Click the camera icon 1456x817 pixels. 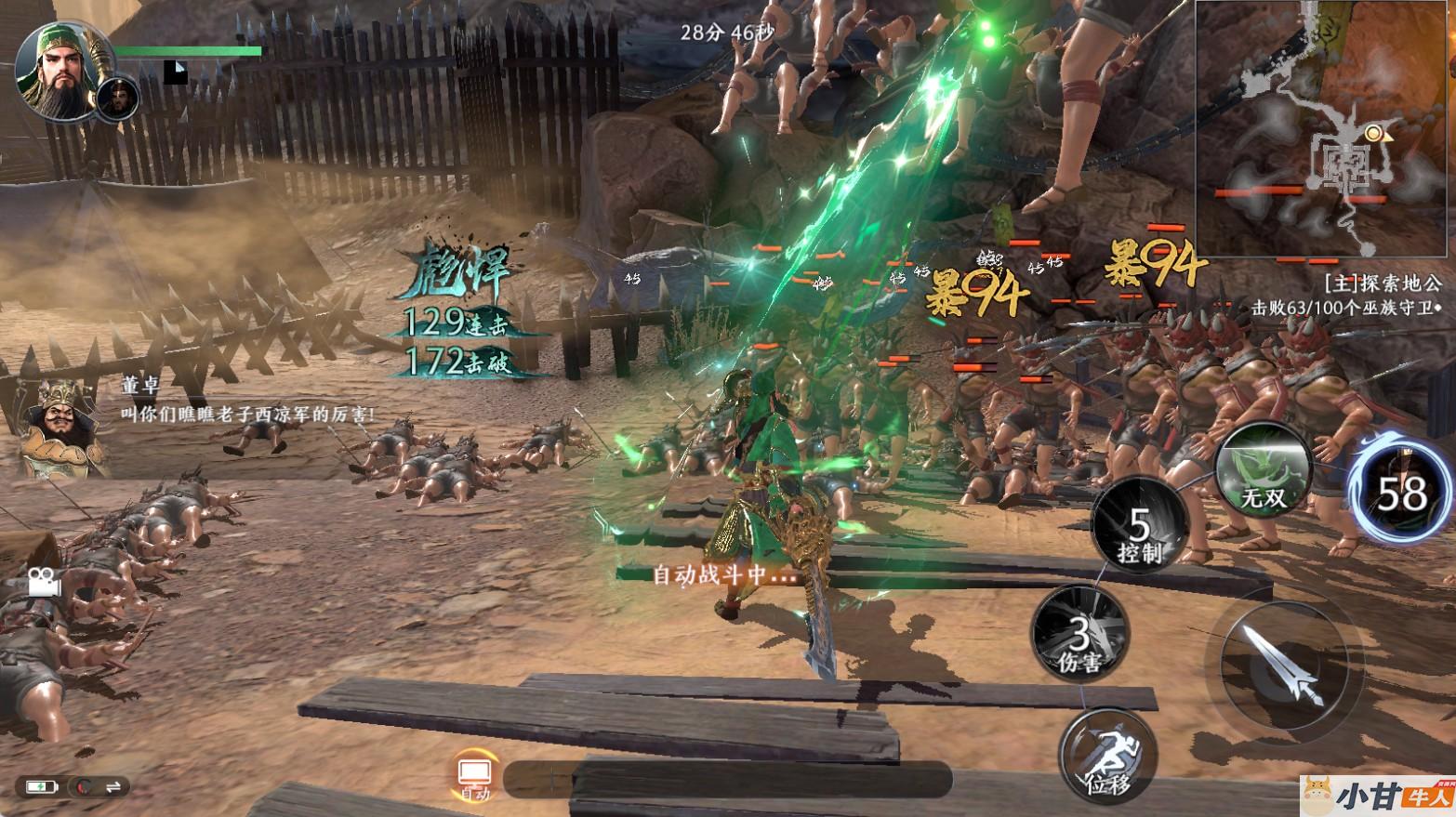[x=40, y=582]
